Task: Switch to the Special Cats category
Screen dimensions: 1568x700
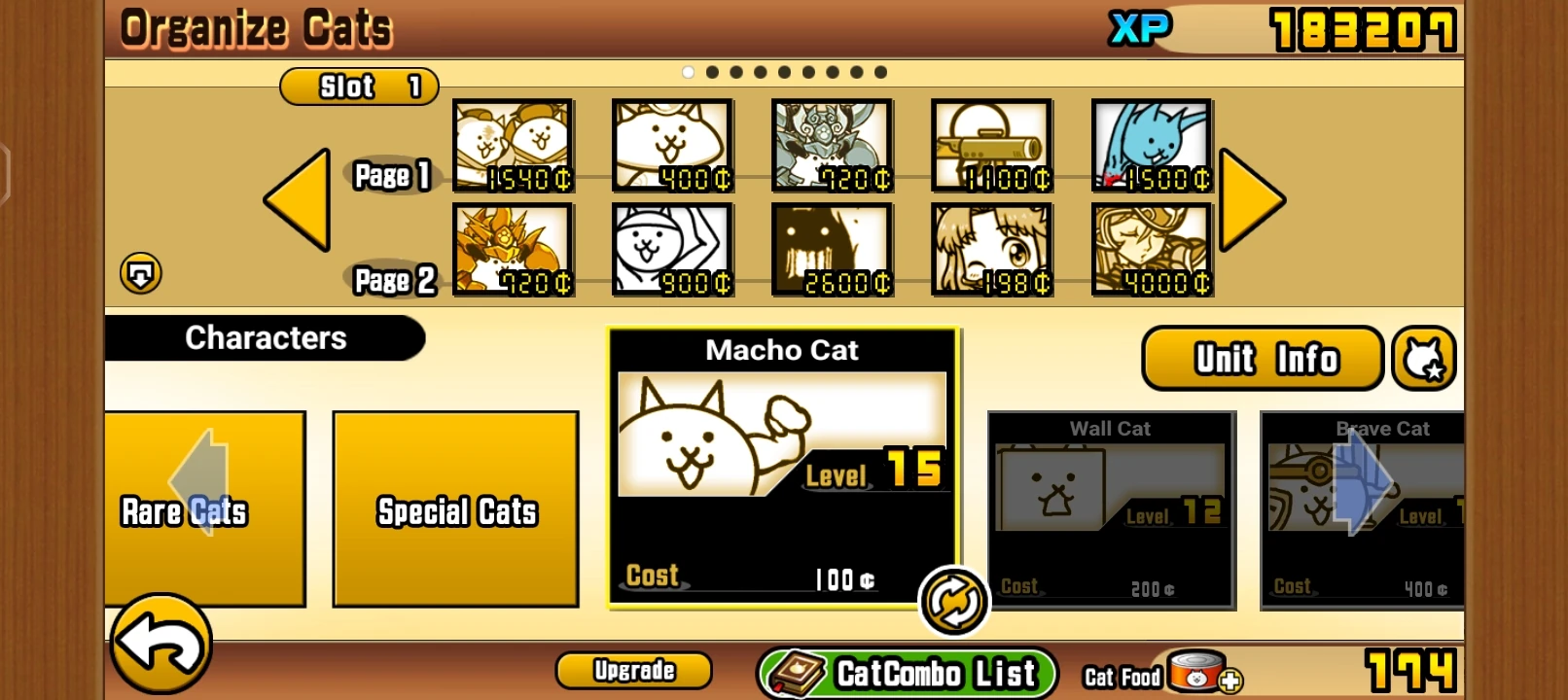Action: (x=455, y=509)
